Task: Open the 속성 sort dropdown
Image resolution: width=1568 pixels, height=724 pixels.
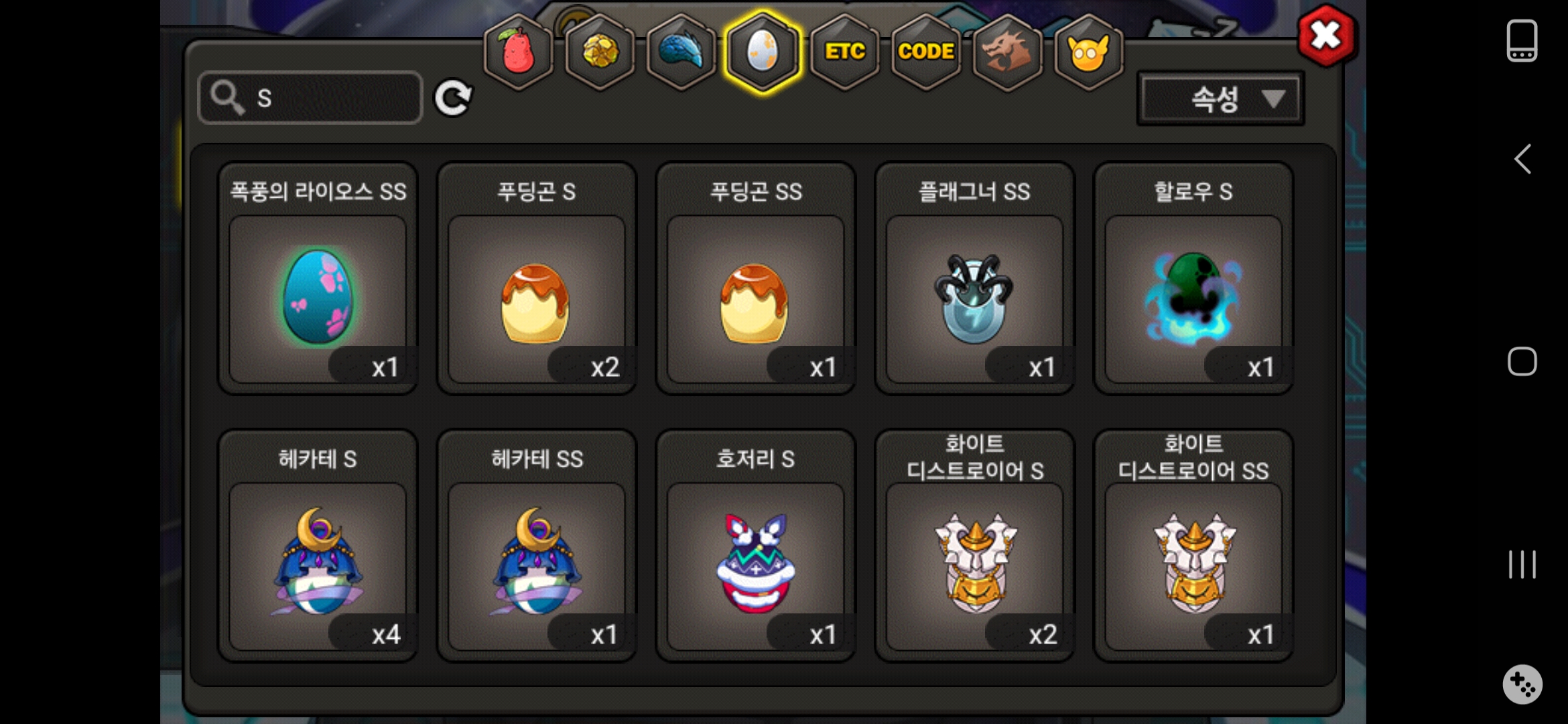Action: tap(1220, 99)
